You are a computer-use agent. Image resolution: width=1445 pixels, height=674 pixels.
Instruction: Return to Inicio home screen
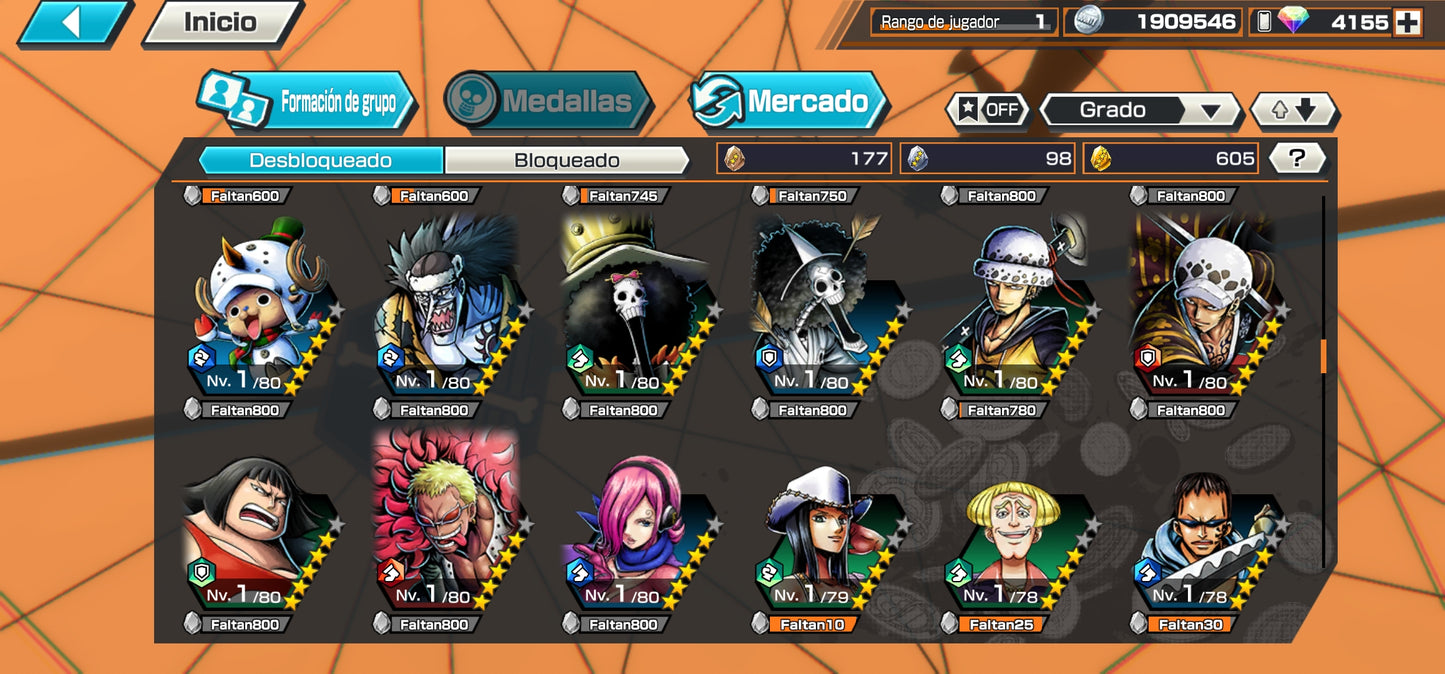point(221,23)
